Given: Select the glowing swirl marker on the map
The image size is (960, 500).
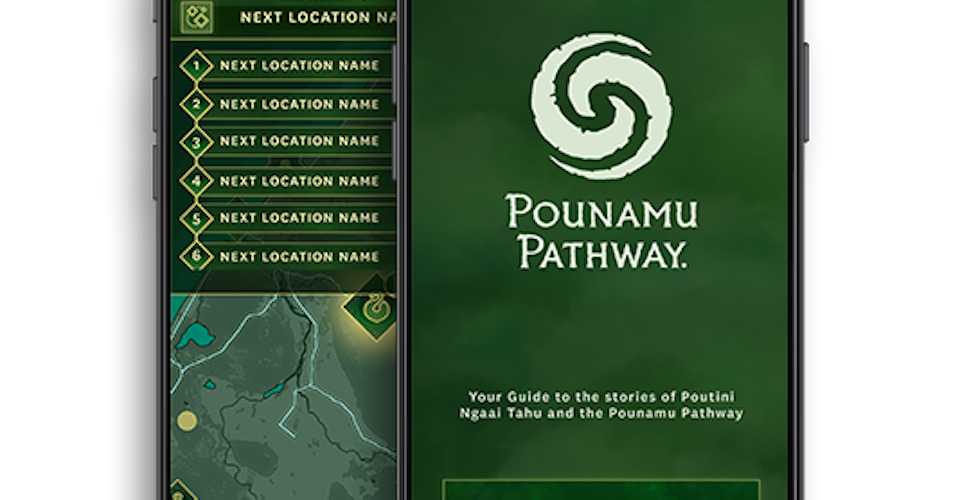Looking at the screenshot, I should tap(376, 308).
